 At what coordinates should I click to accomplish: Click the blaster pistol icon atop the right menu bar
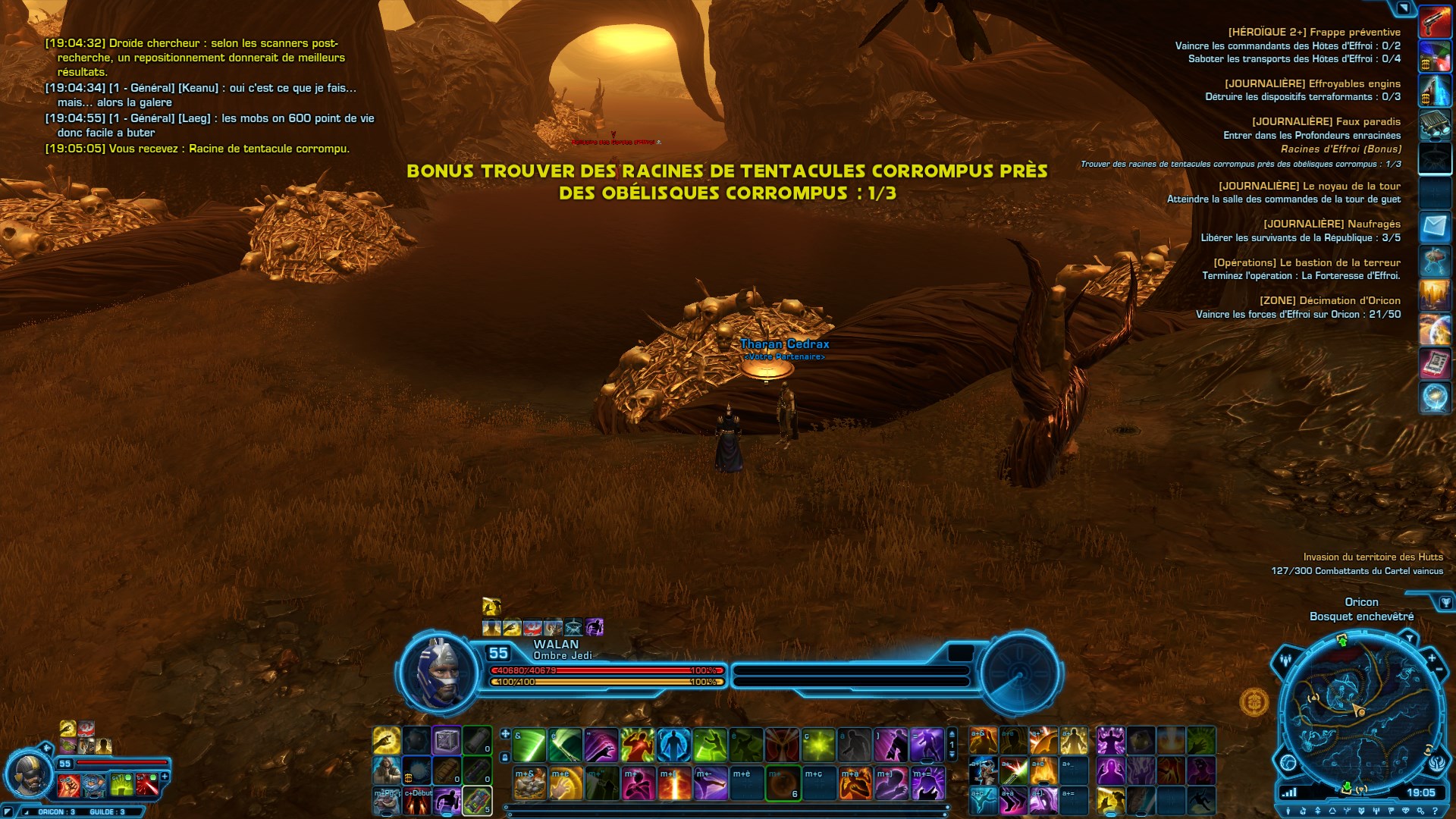(x=1436, y=21)
